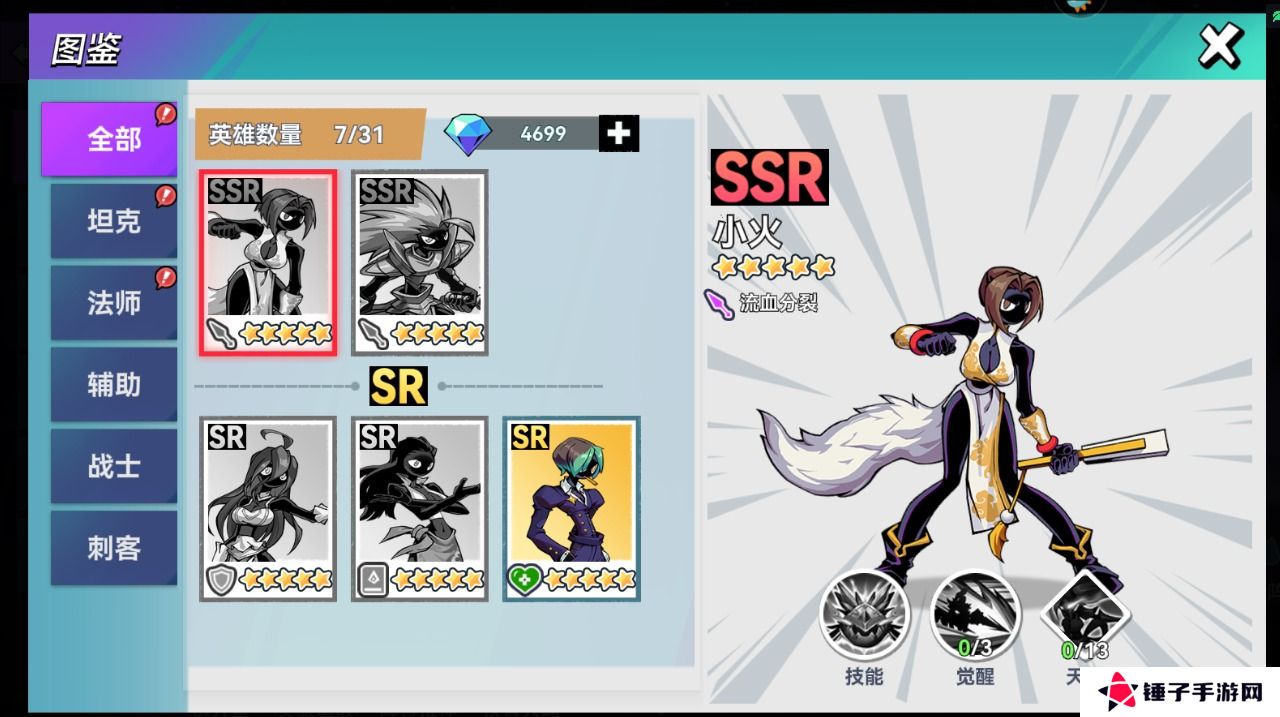
Task: Select the 辅助 category tab
Action: click(x=113, y=385)
